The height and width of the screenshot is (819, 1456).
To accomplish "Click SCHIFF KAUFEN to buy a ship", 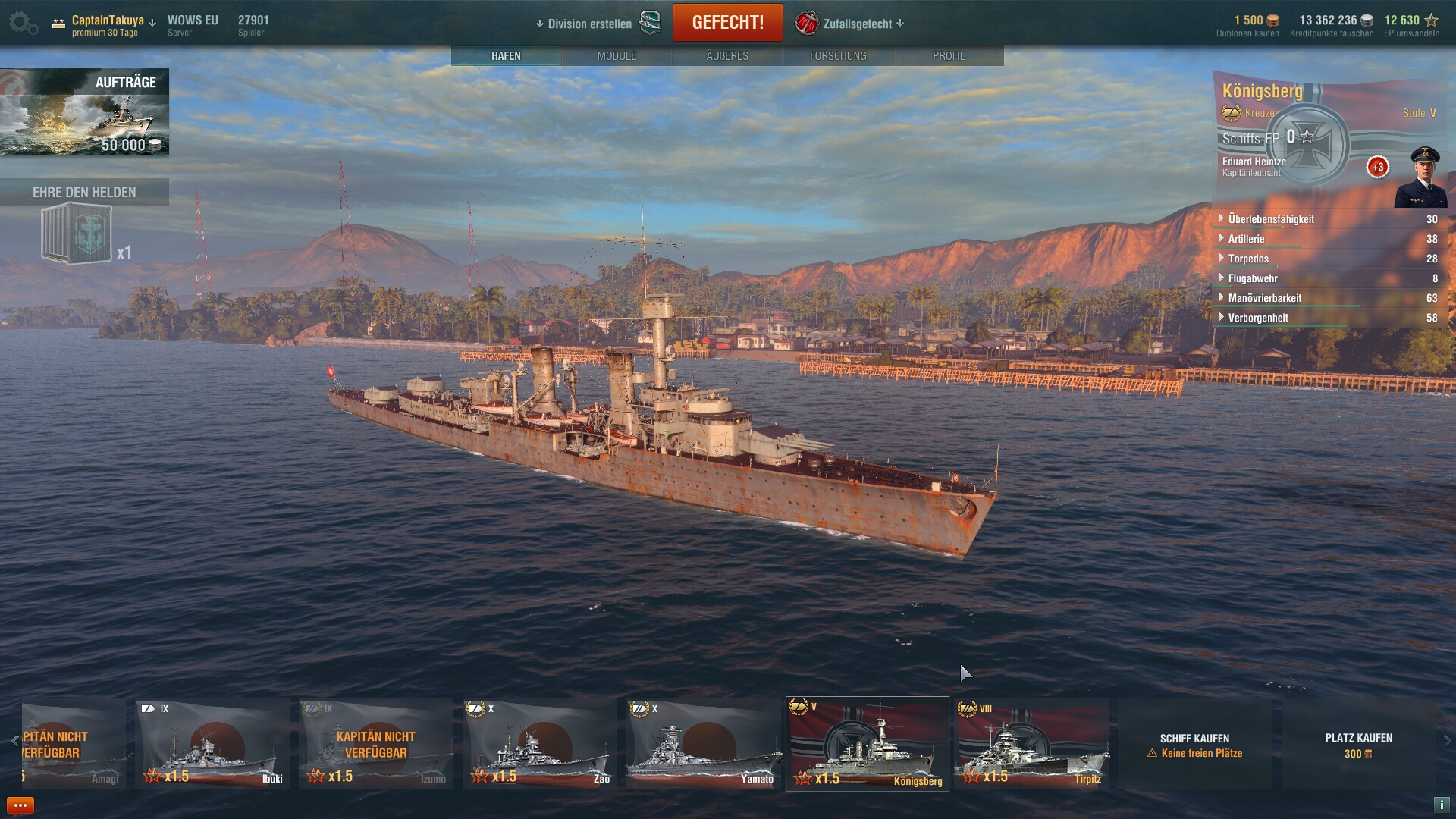I will click(x=1194, y=745).
